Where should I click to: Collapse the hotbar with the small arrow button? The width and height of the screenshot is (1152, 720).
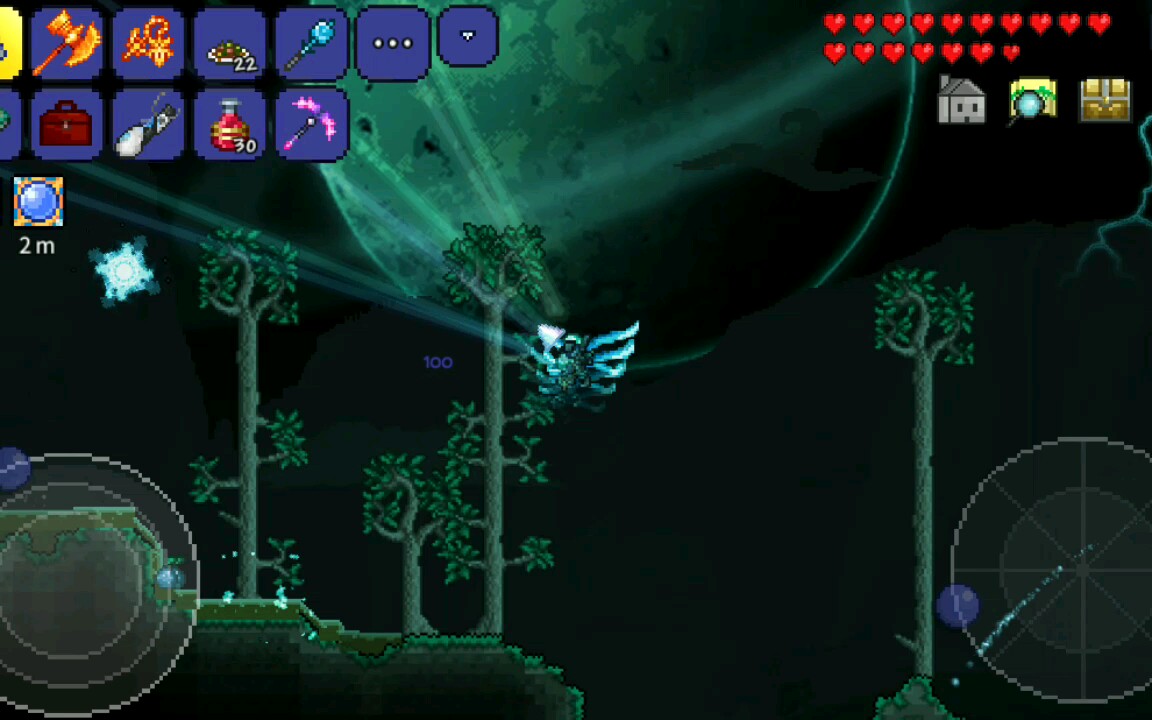[467, 37]
